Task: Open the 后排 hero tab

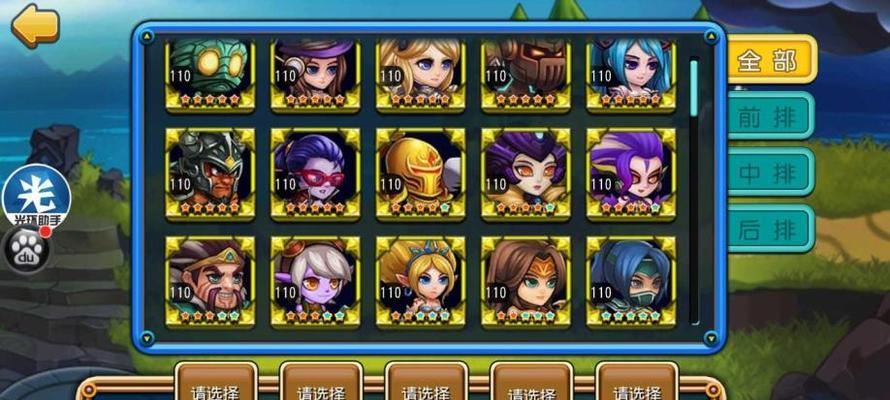Action: (769, 229)
